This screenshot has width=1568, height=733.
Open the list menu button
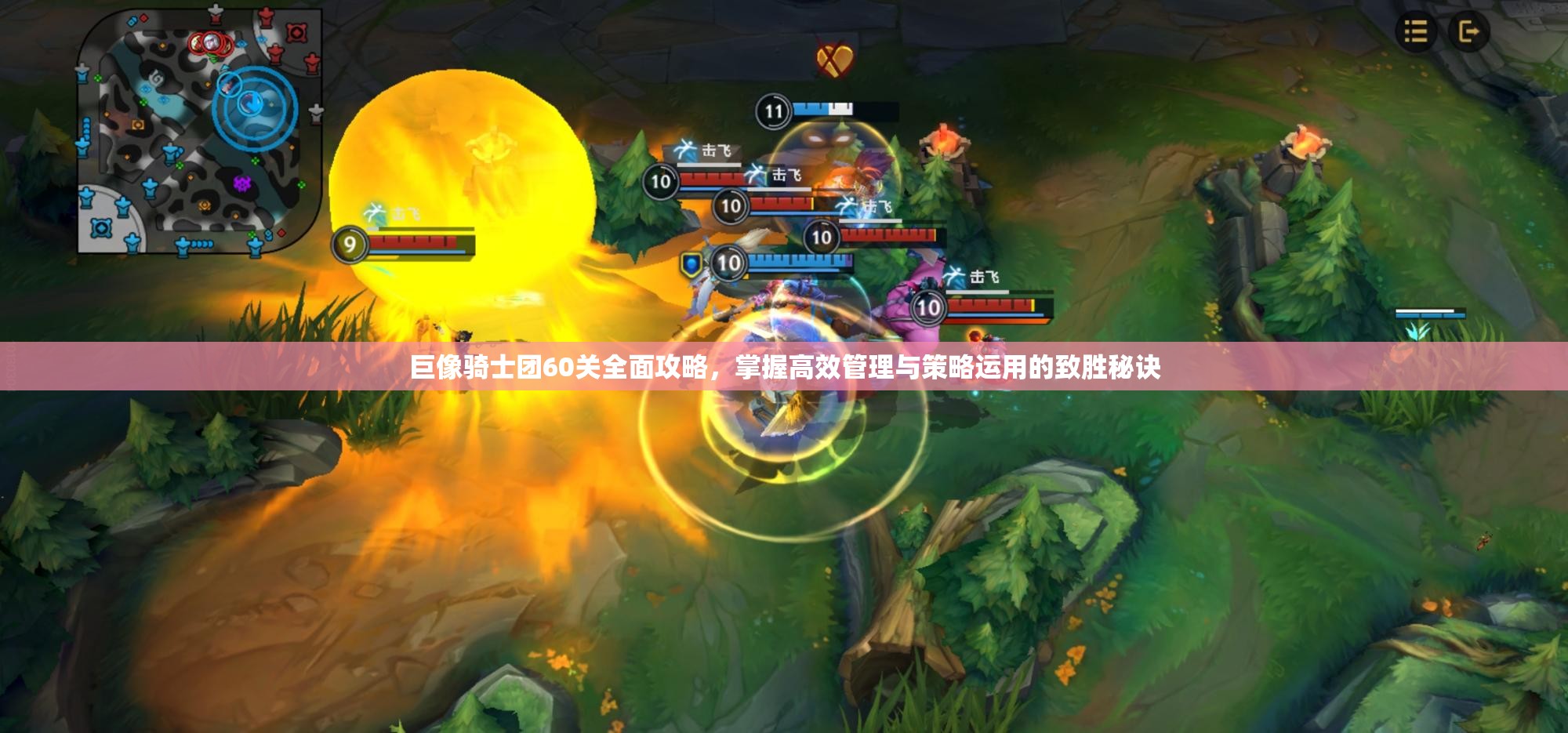click(1415, 32)
